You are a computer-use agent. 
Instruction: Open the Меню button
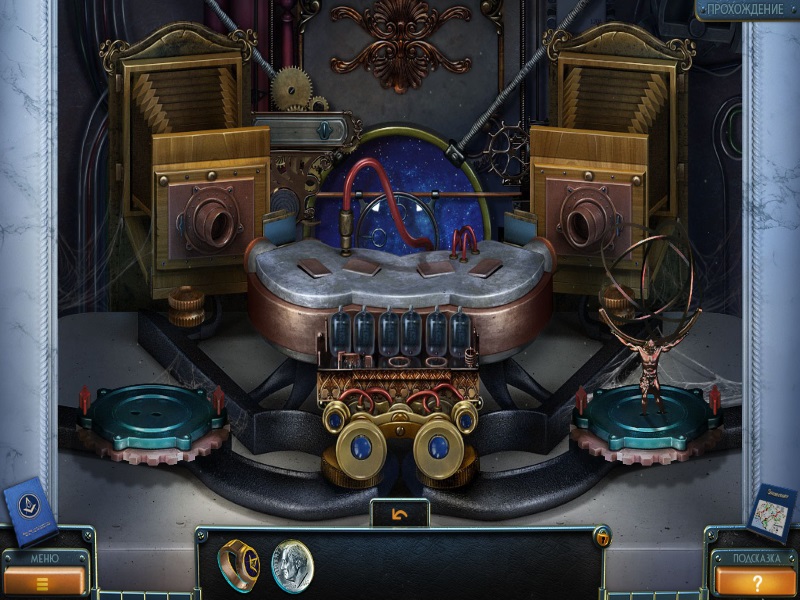point(43,578)
